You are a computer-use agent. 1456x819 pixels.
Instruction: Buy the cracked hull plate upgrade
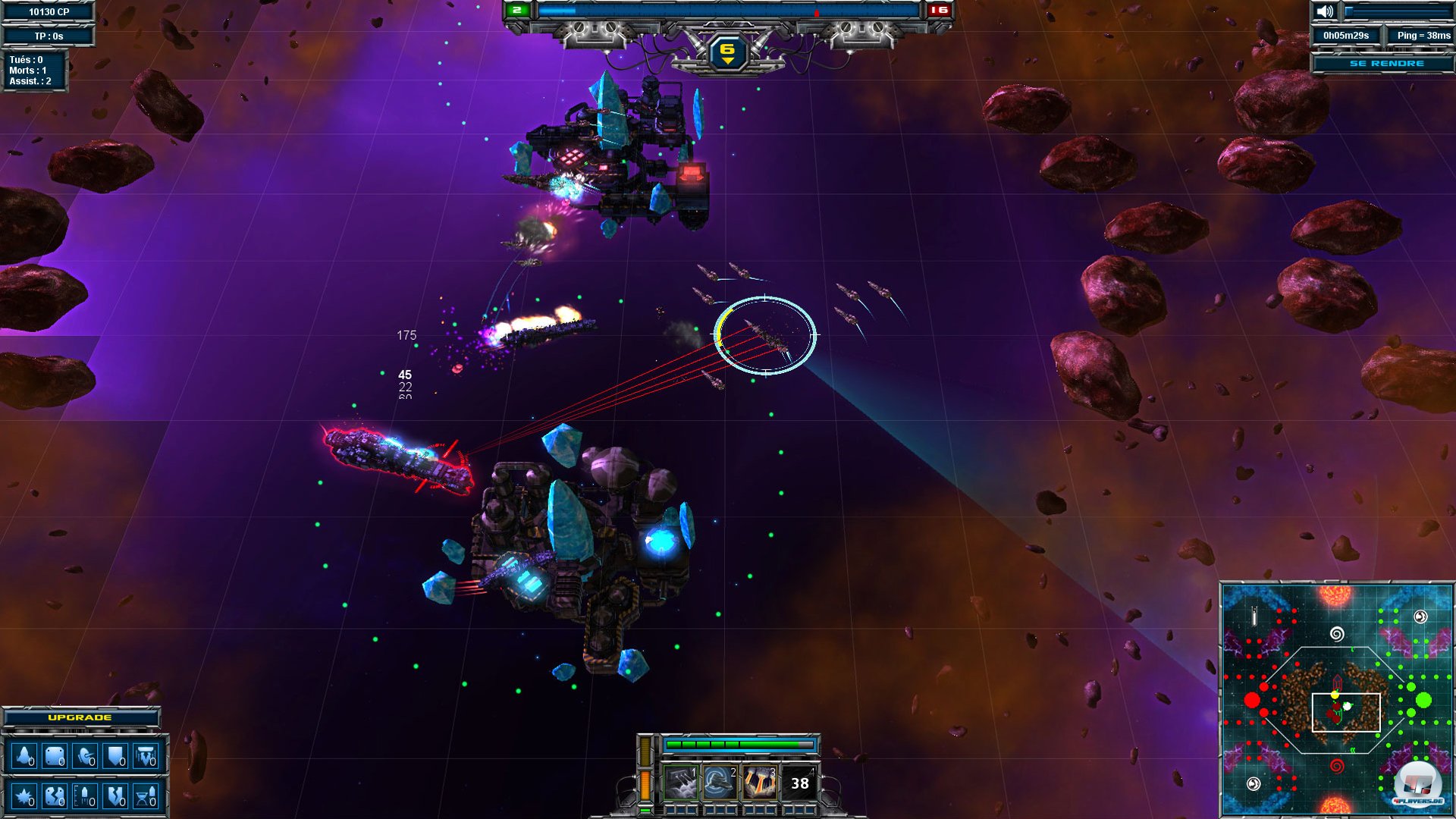tap(55, 796)
